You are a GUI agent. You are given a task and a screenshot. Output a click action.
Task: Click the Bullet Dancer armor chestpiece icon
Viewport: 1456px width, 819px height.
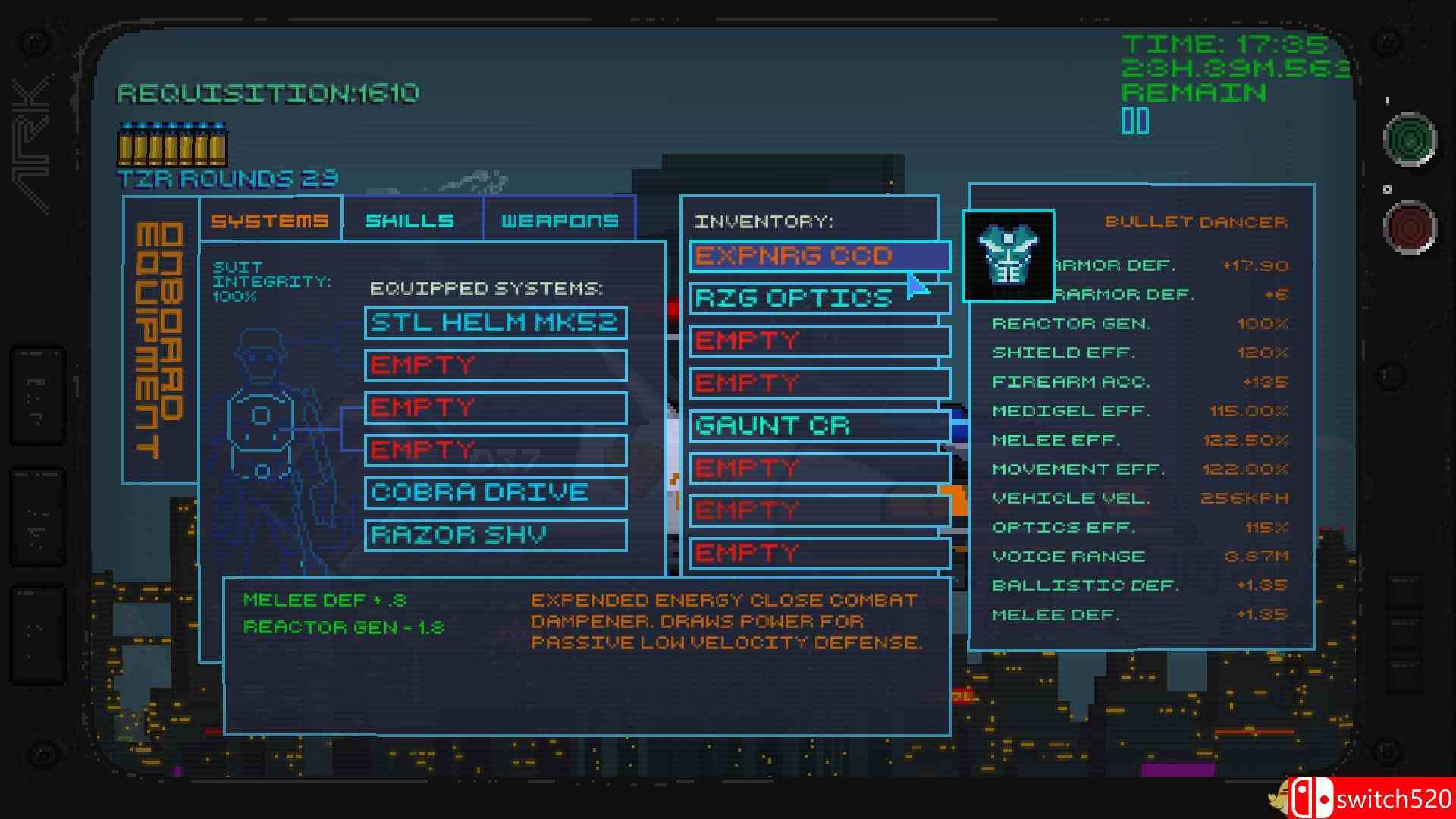1009,256
